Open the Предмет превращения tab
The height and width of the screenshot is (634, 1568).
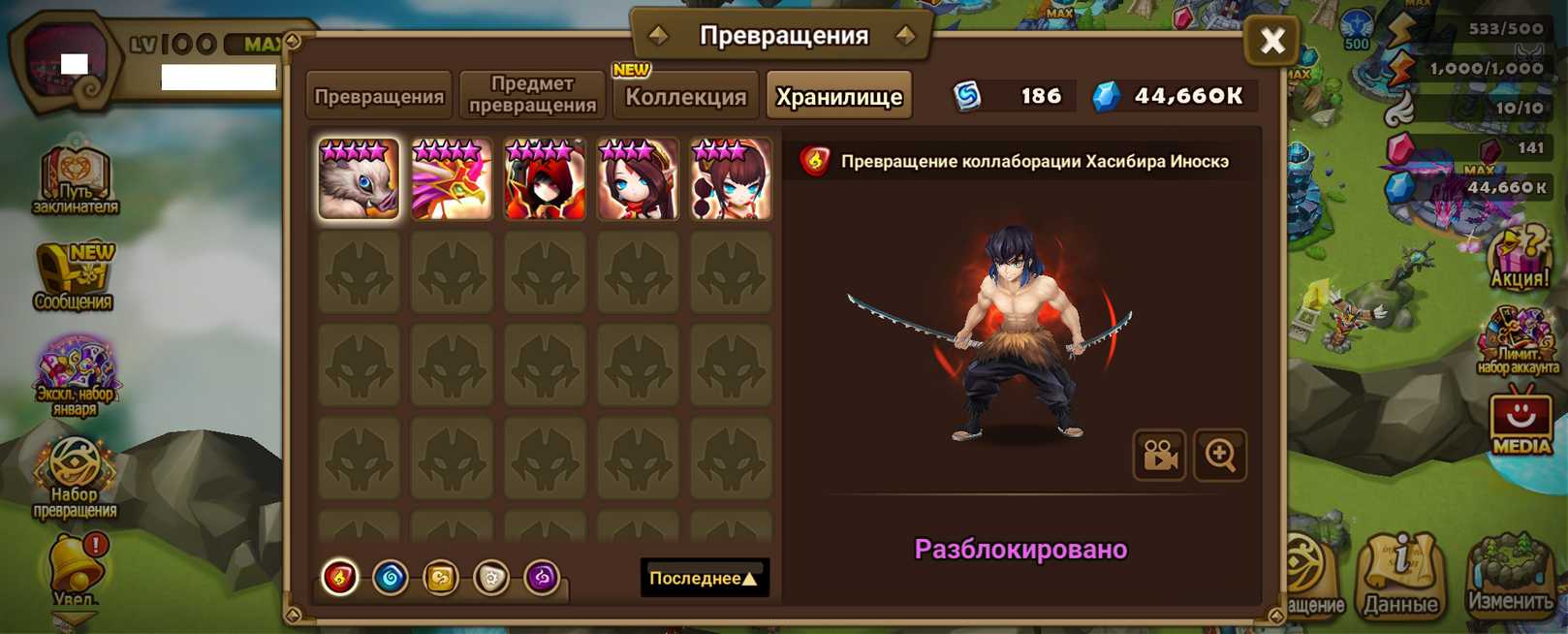[x=532, y=95]
